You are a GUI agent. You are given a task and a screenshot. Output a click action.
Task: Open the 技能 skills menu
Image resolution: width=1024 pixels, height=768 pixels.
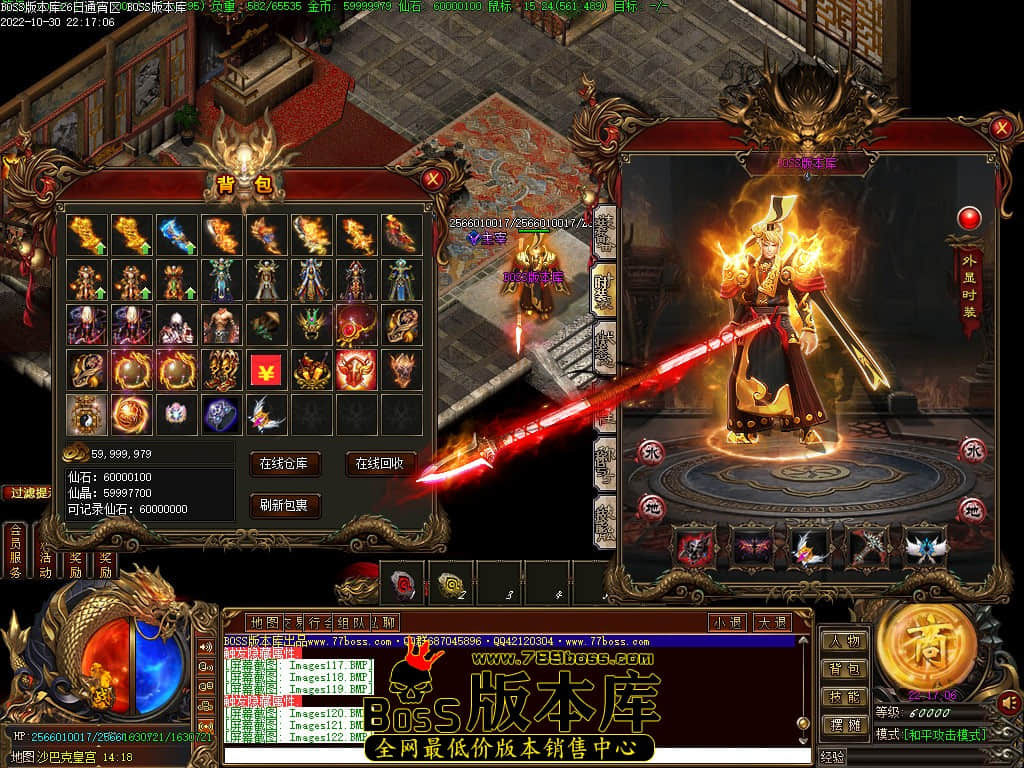pos(844,697)
